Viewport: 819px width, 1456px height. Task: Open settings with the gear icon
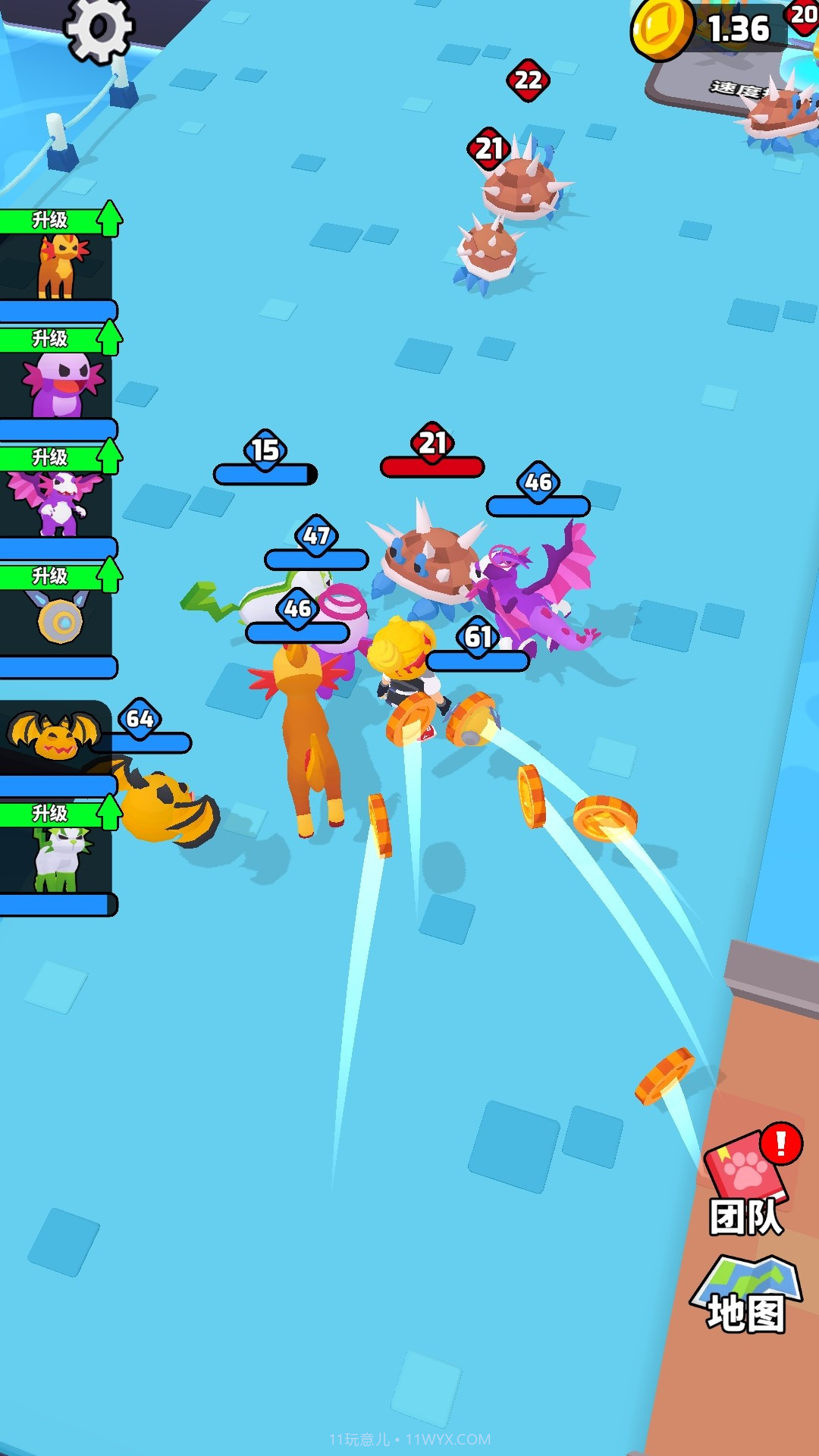(99, 29)
